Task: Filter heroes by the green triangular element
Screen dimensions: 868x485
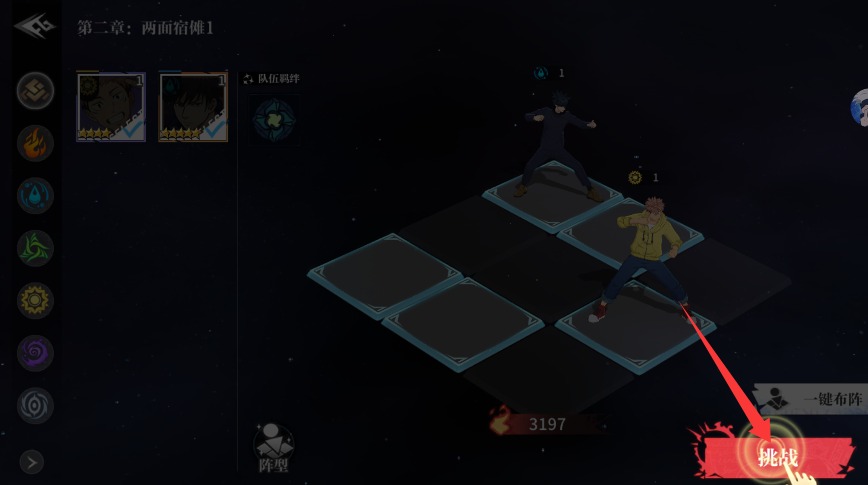Action: coord(35,247)
